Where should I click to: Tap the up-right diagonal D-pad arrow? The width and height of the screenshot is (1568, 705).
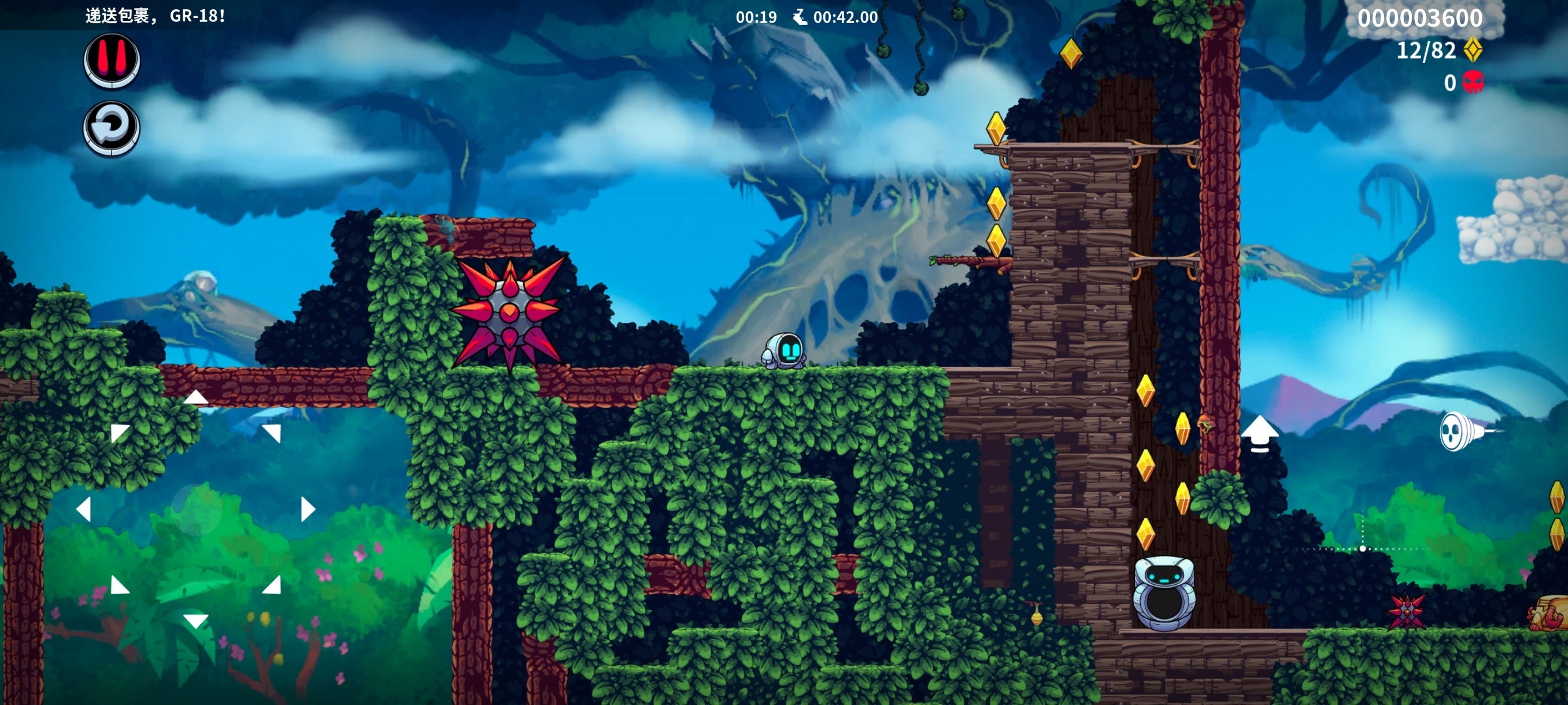point(272,432)
